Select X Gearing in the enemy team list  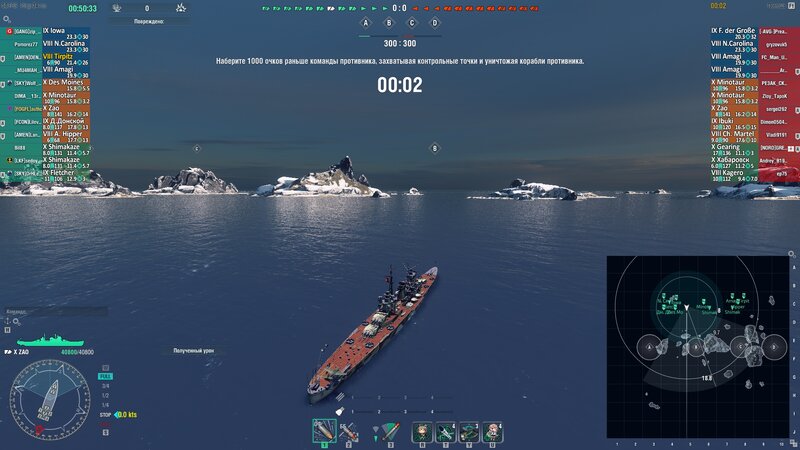click(x=730, y=147)
